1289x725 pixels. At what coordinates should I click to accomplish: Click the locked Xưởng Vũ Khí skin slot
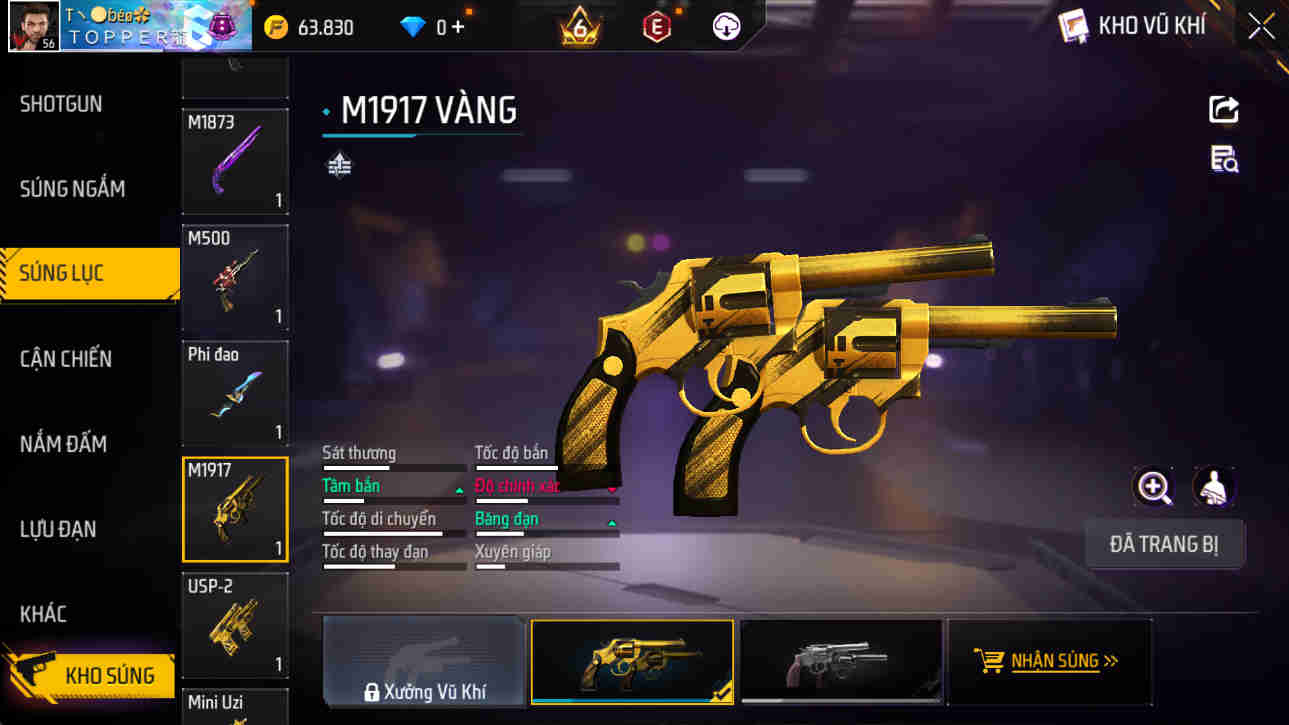pos(424,660)
